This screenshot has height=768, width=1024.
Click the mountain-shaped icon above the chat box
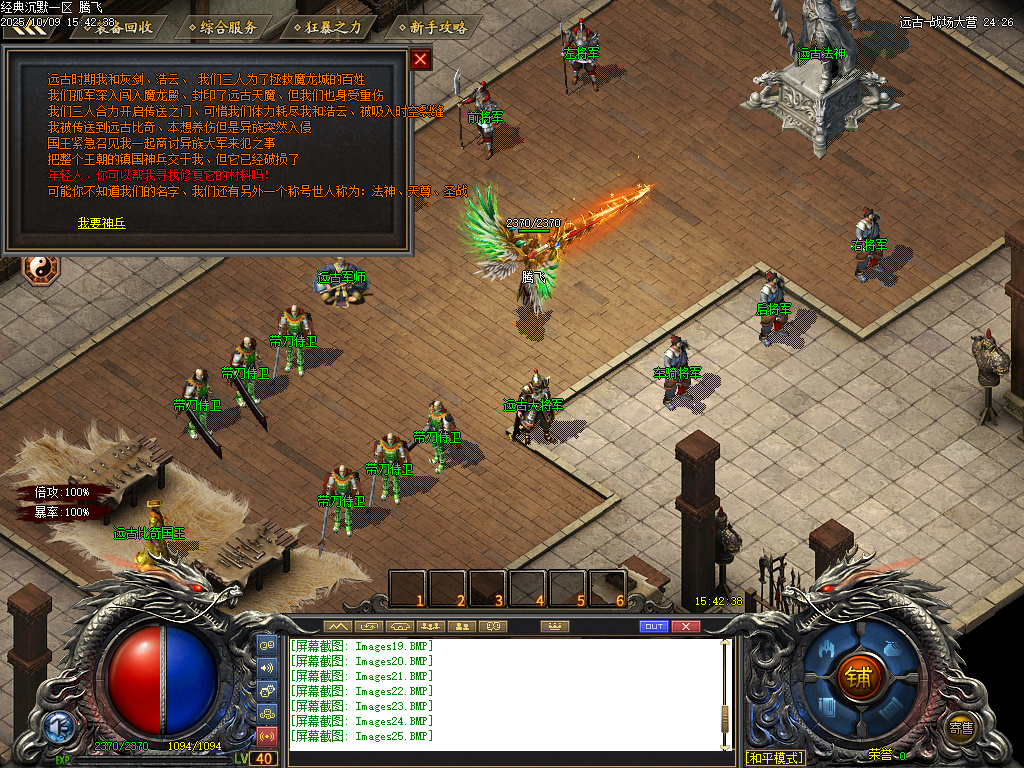coord(338,626)
